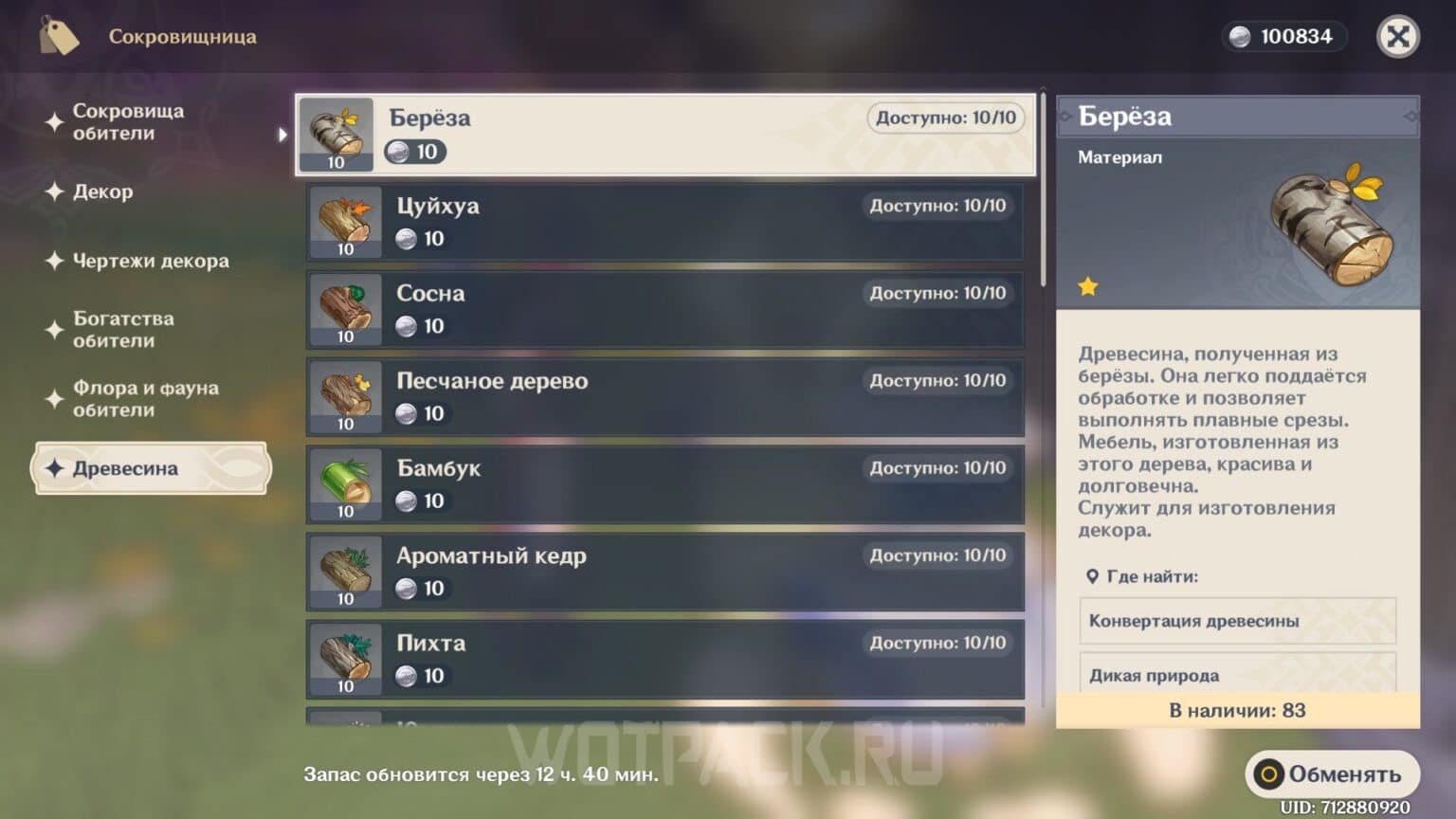1456x819 pixels.
Task: Click the price-tag icon in the header
Action: pyautogui.click(x=59, y=37)
